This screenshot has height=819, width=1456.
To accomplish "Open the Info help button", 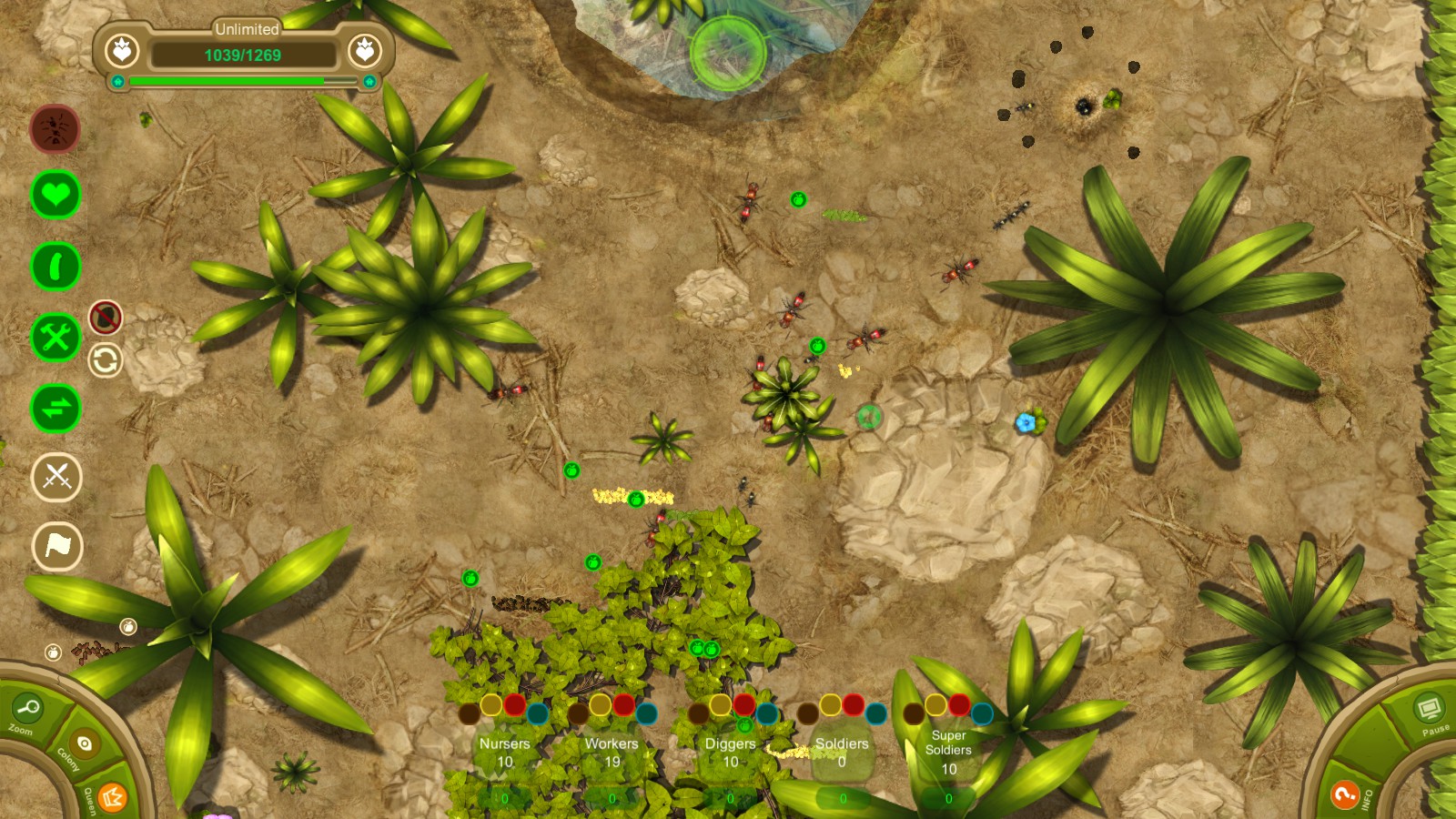I will pos(1345,794).
